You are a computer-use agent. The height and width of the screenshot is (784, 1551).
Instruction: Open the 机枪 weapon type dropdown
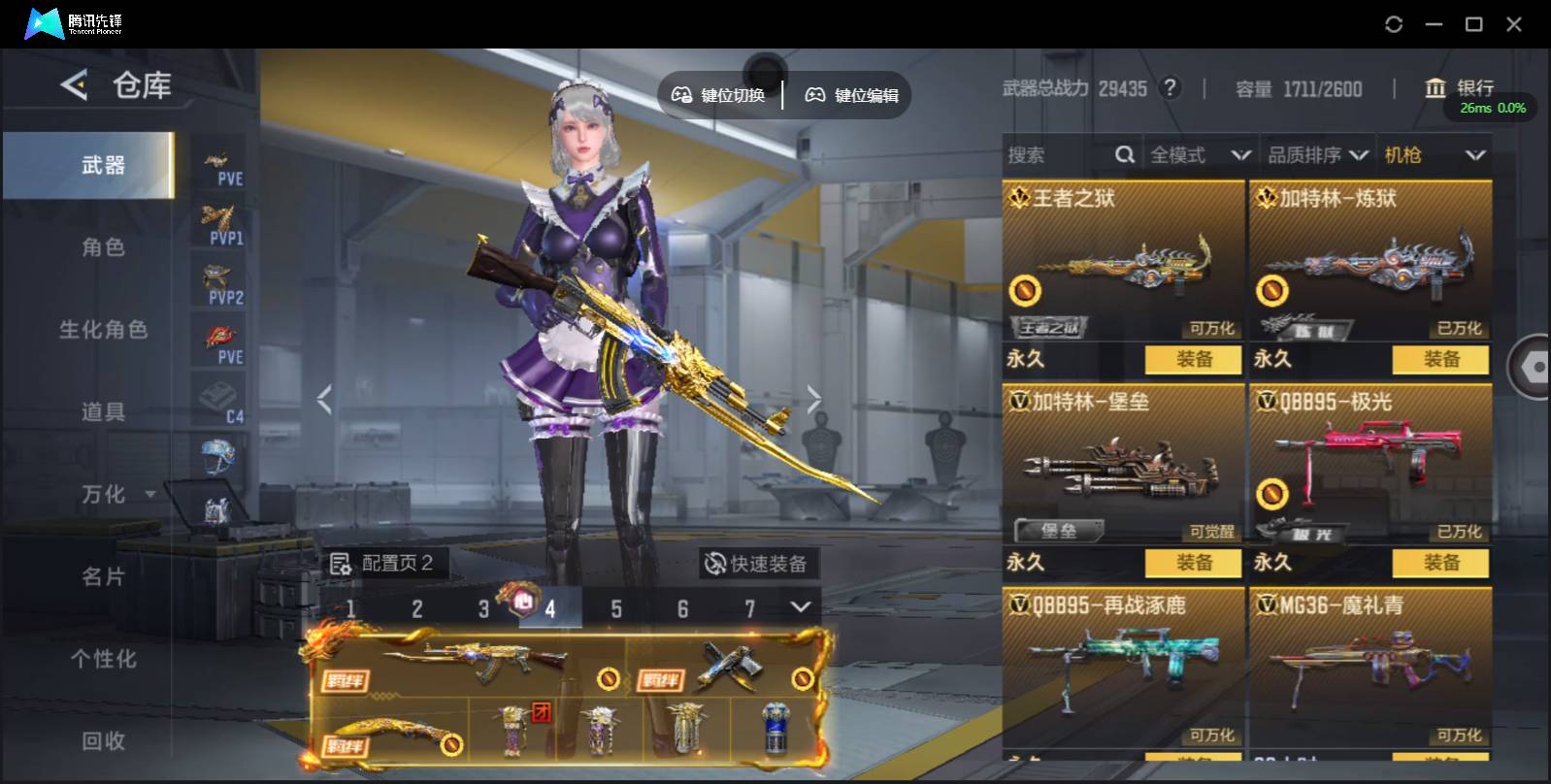[1435, 155]
